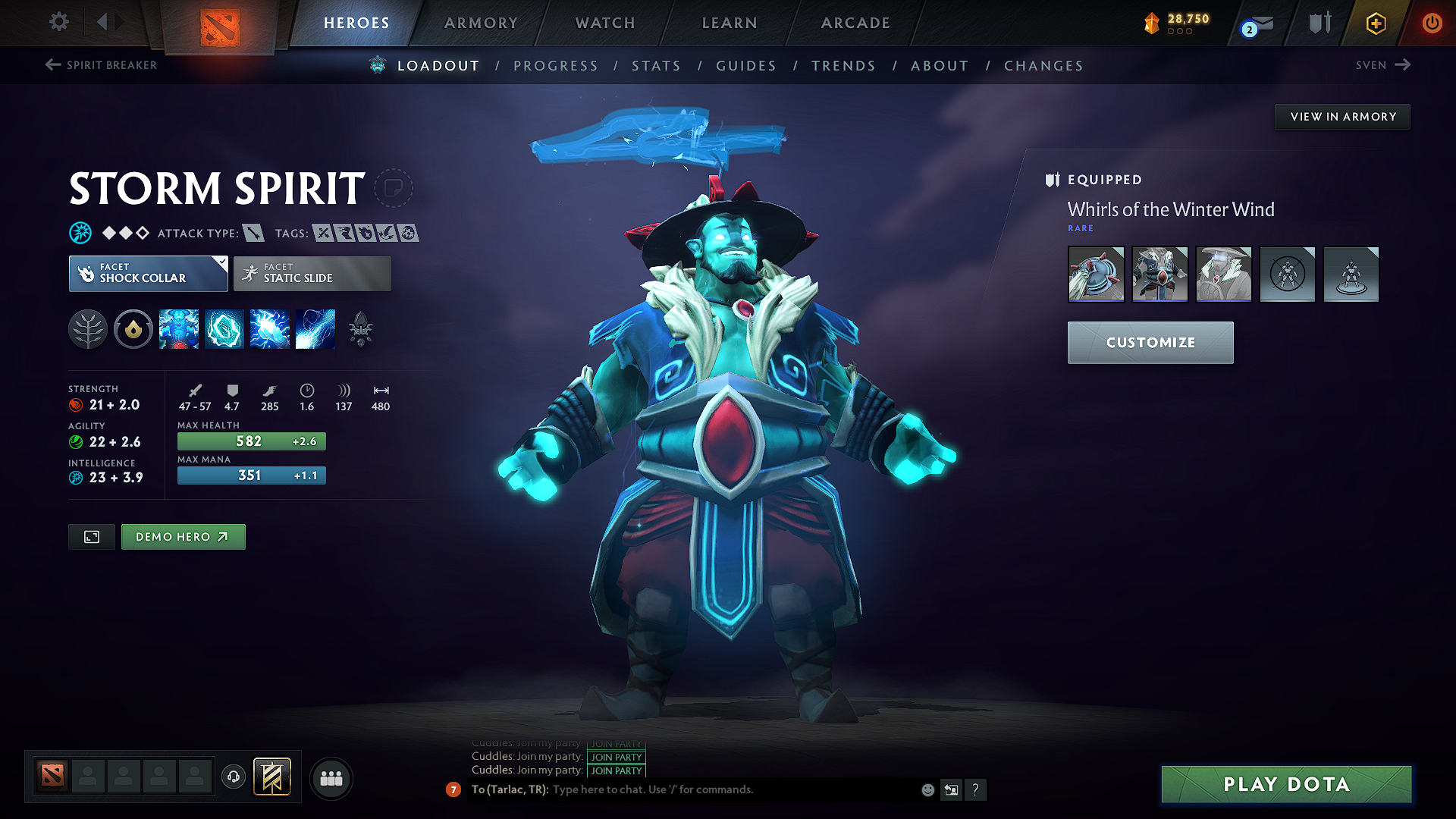This screenshot has height=819, width=1456.
Task: Open the Shock Collar facet dropdown arrow
Action: pos(221,262)
